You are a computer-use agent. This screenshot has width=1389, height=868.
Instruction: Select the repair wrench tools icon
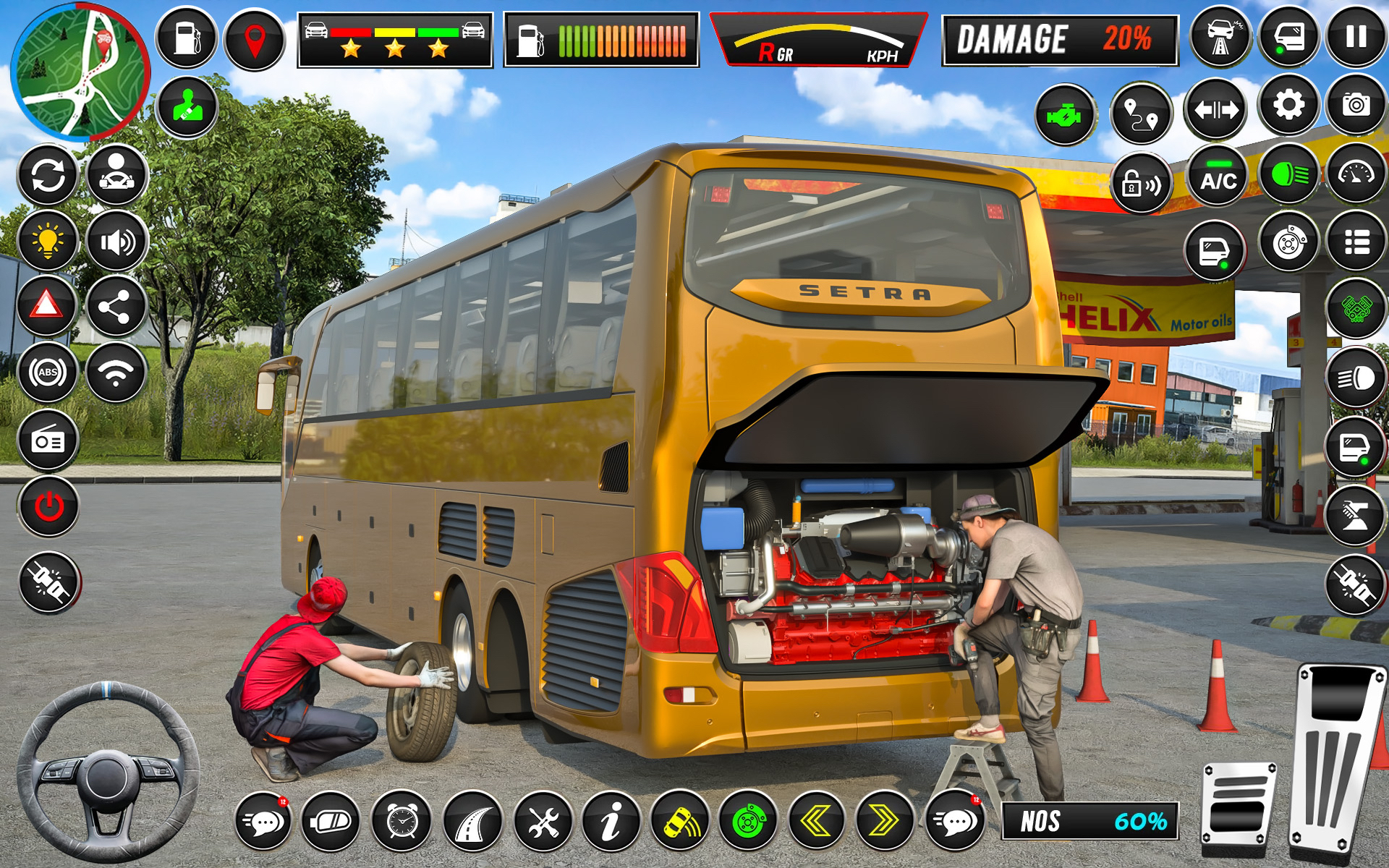tap(541, 823)
